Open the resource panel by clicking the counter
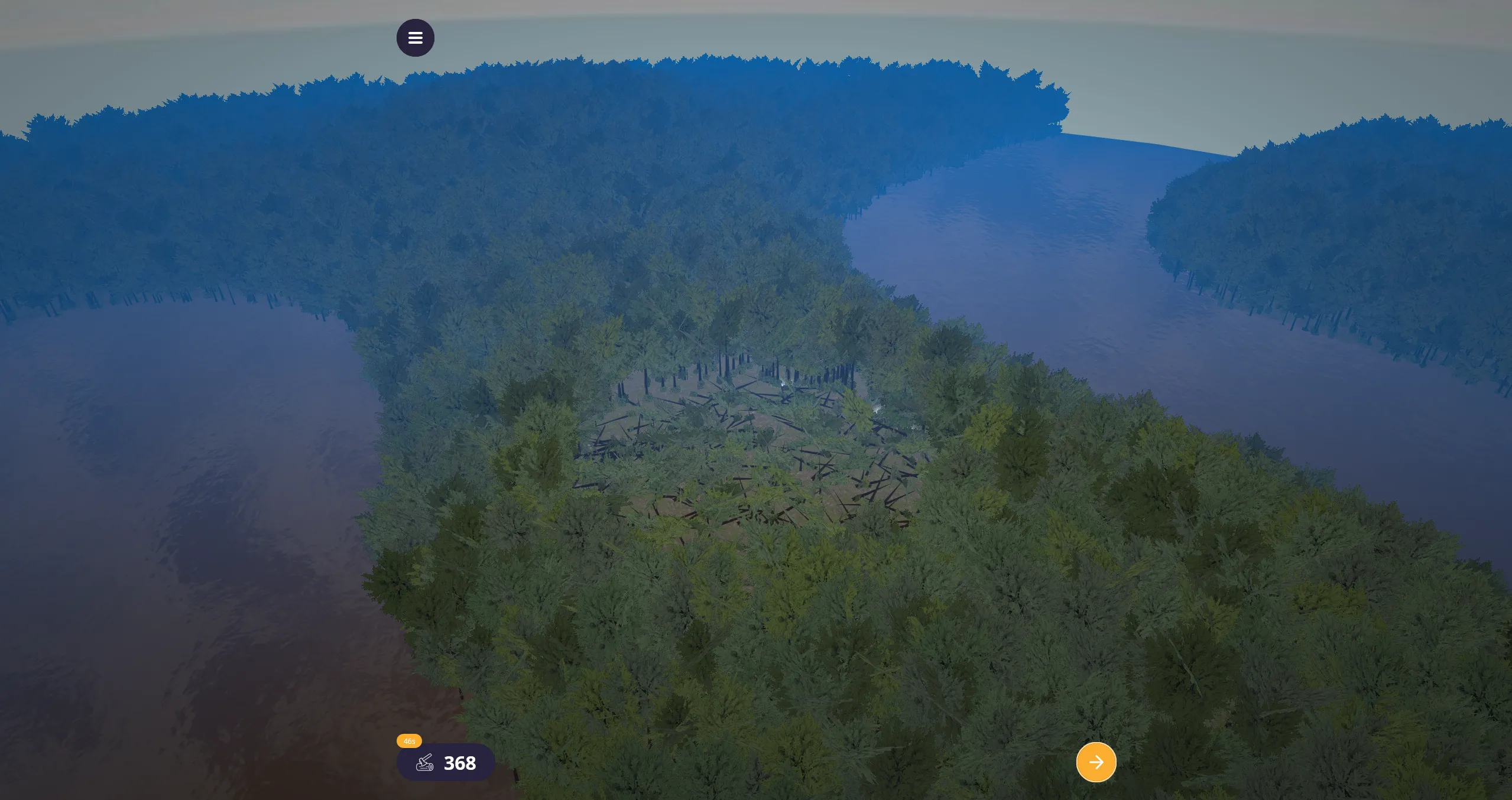This screenshot has width=1512, height=800. click(x=446, y=763)
